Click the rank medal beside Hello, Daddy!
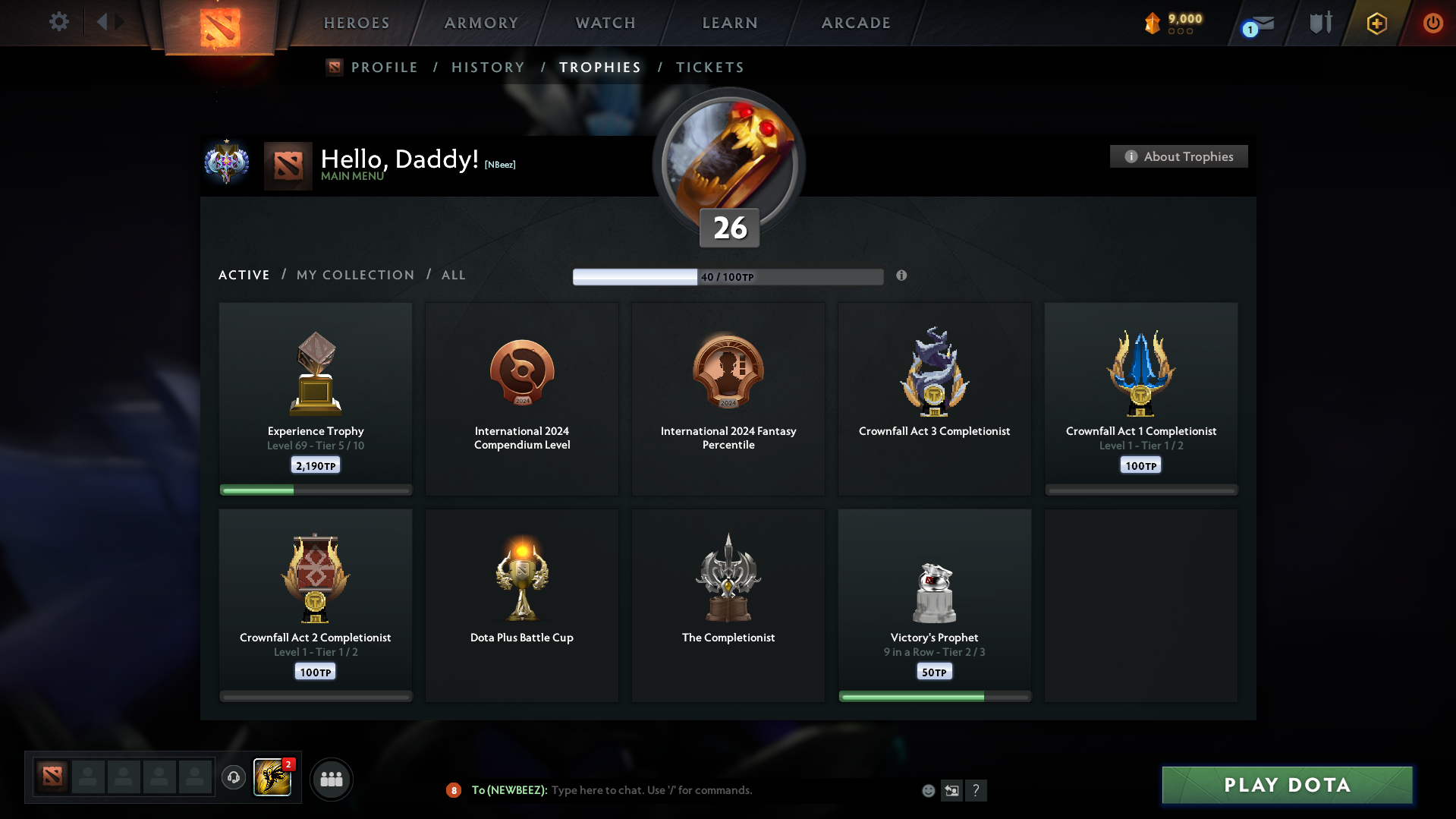Image resolution: width=1456 pixels, height=819 pixels. coord(226,163)
